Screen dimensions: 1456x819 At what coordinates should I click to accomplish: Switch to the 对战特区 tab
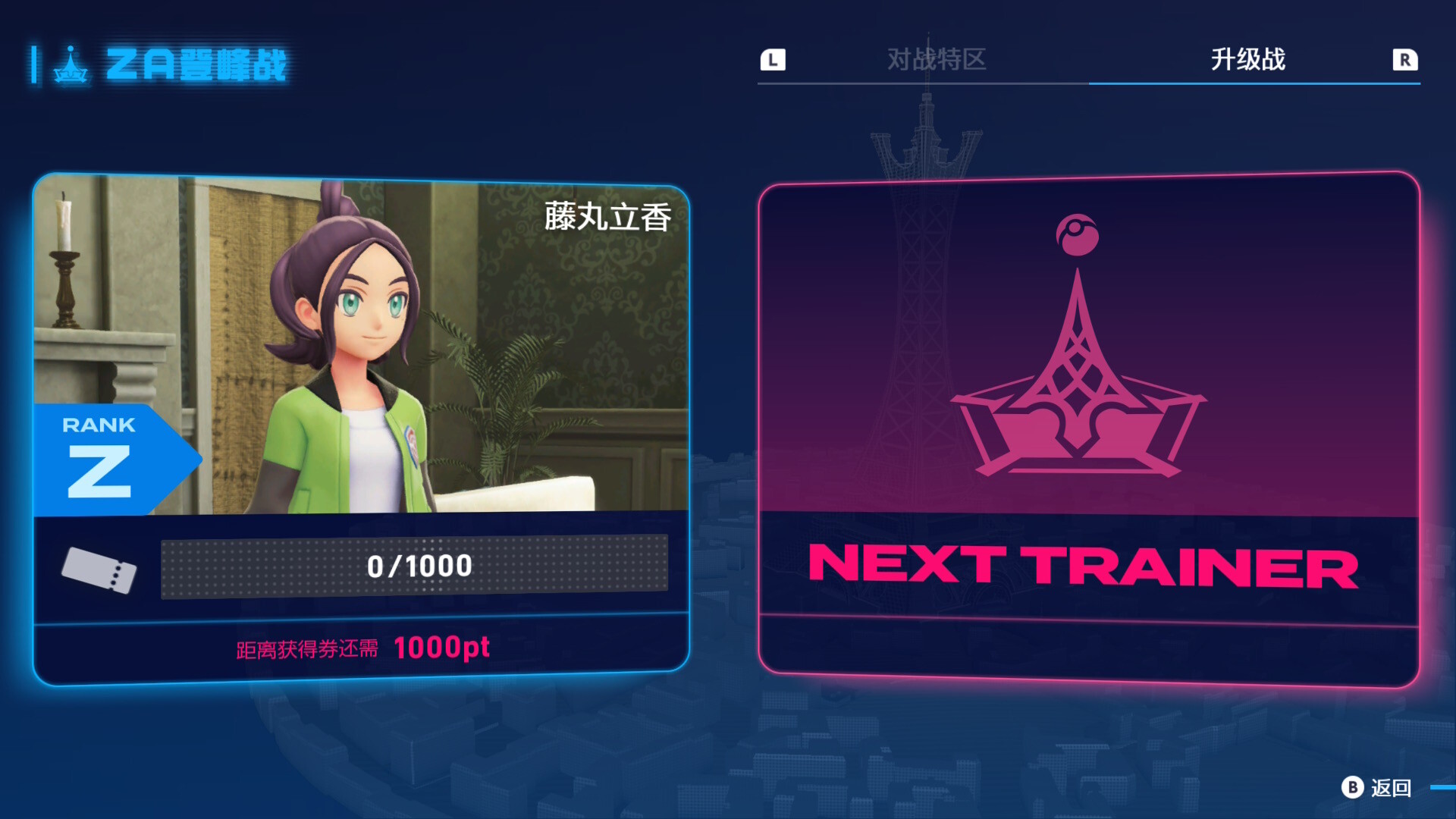coord(937,59)
